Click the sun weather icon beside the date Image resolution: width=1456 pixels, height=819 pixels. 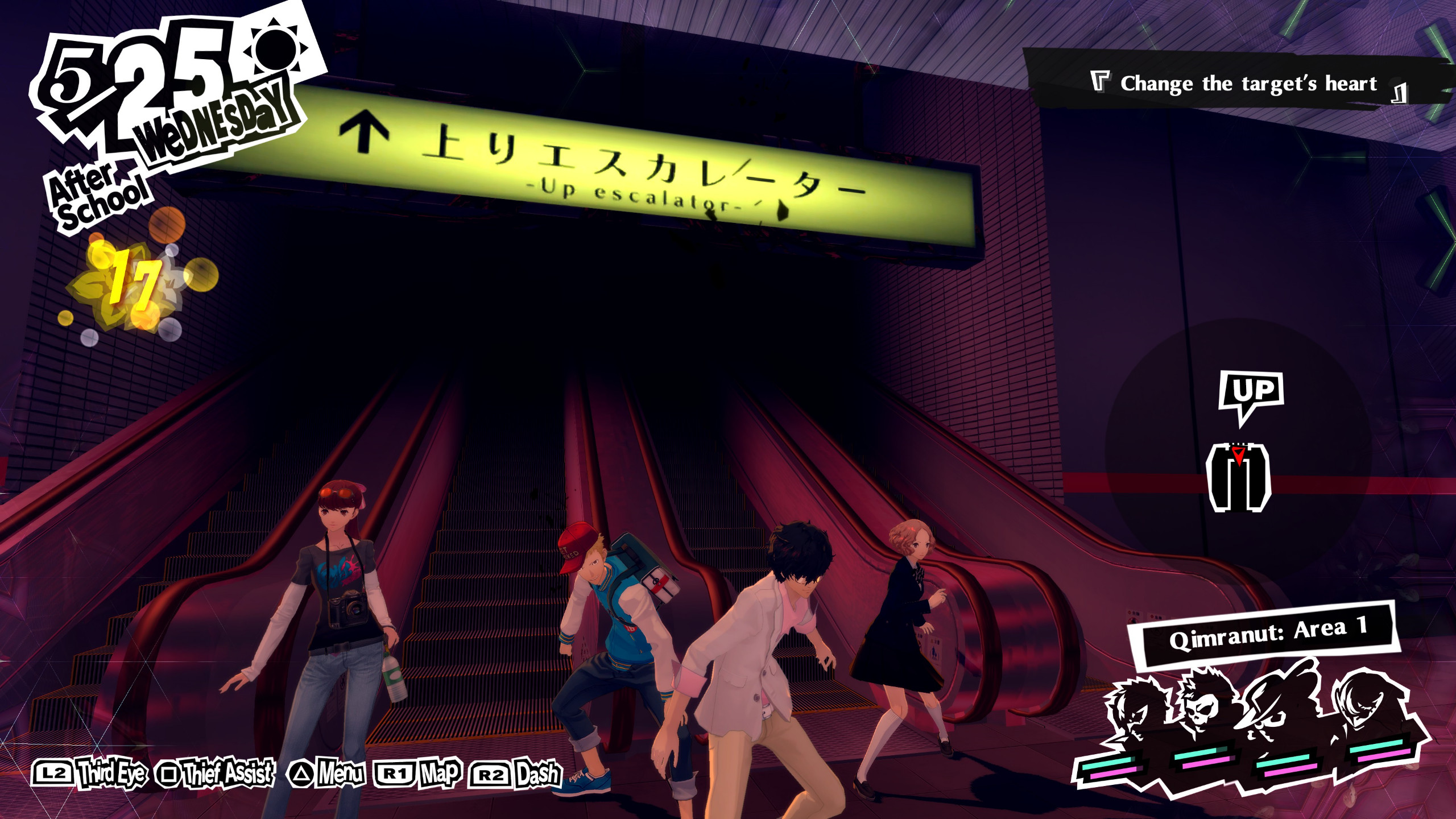[276, 50]
